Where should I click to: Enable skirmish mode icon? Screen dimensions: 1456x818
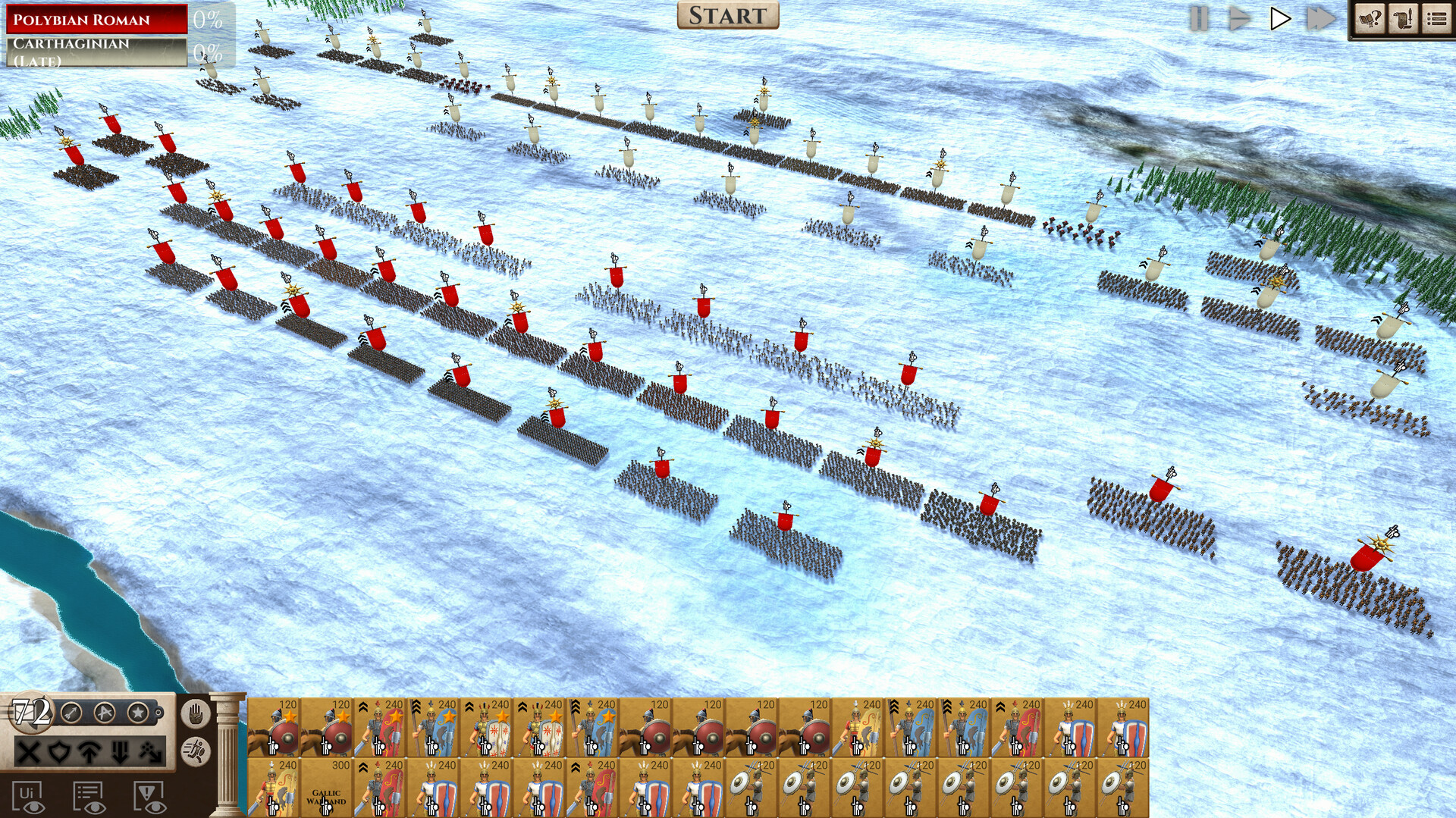[151, 754]
